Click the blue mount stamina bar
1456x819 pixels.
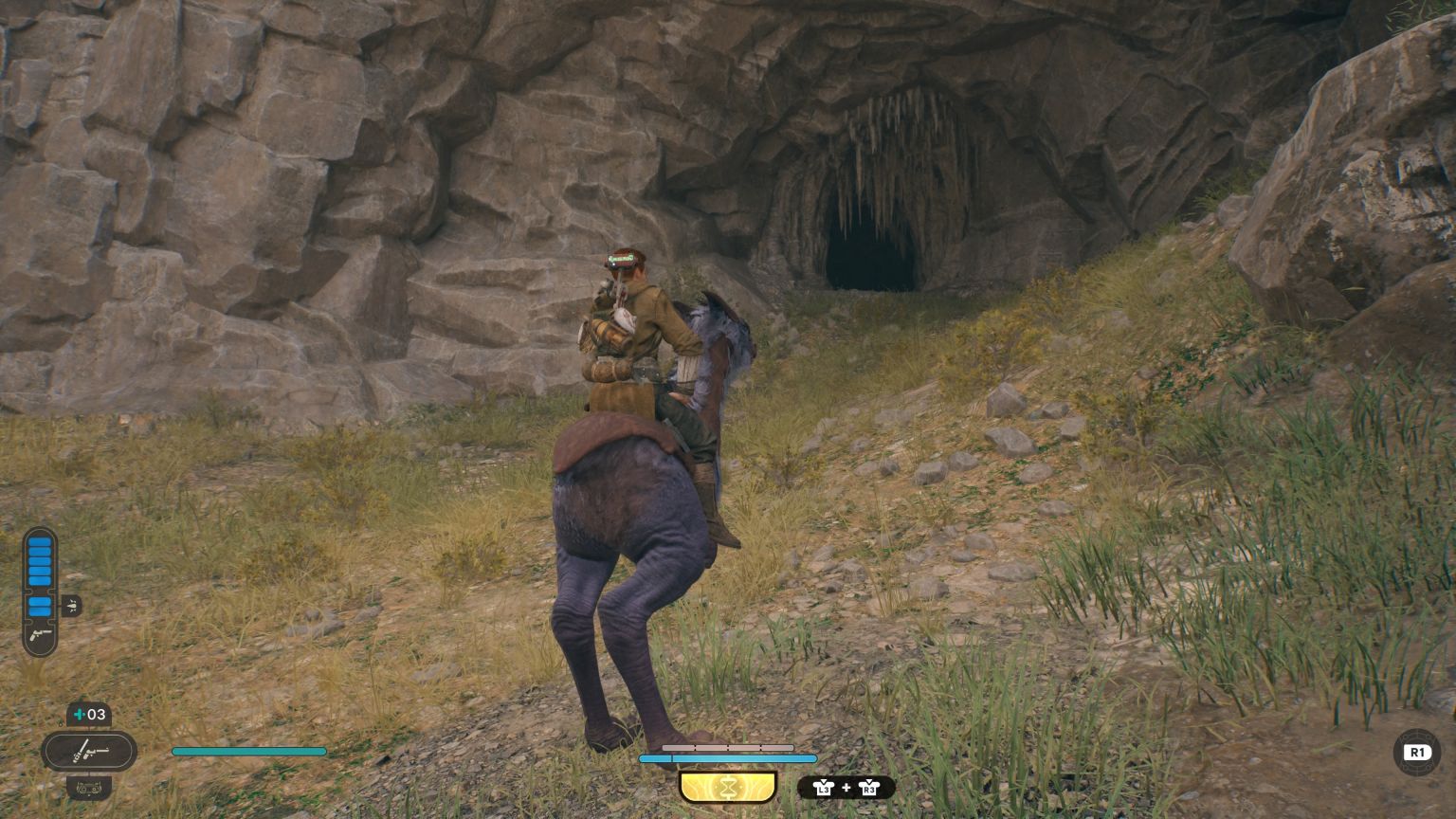(729, 758)
